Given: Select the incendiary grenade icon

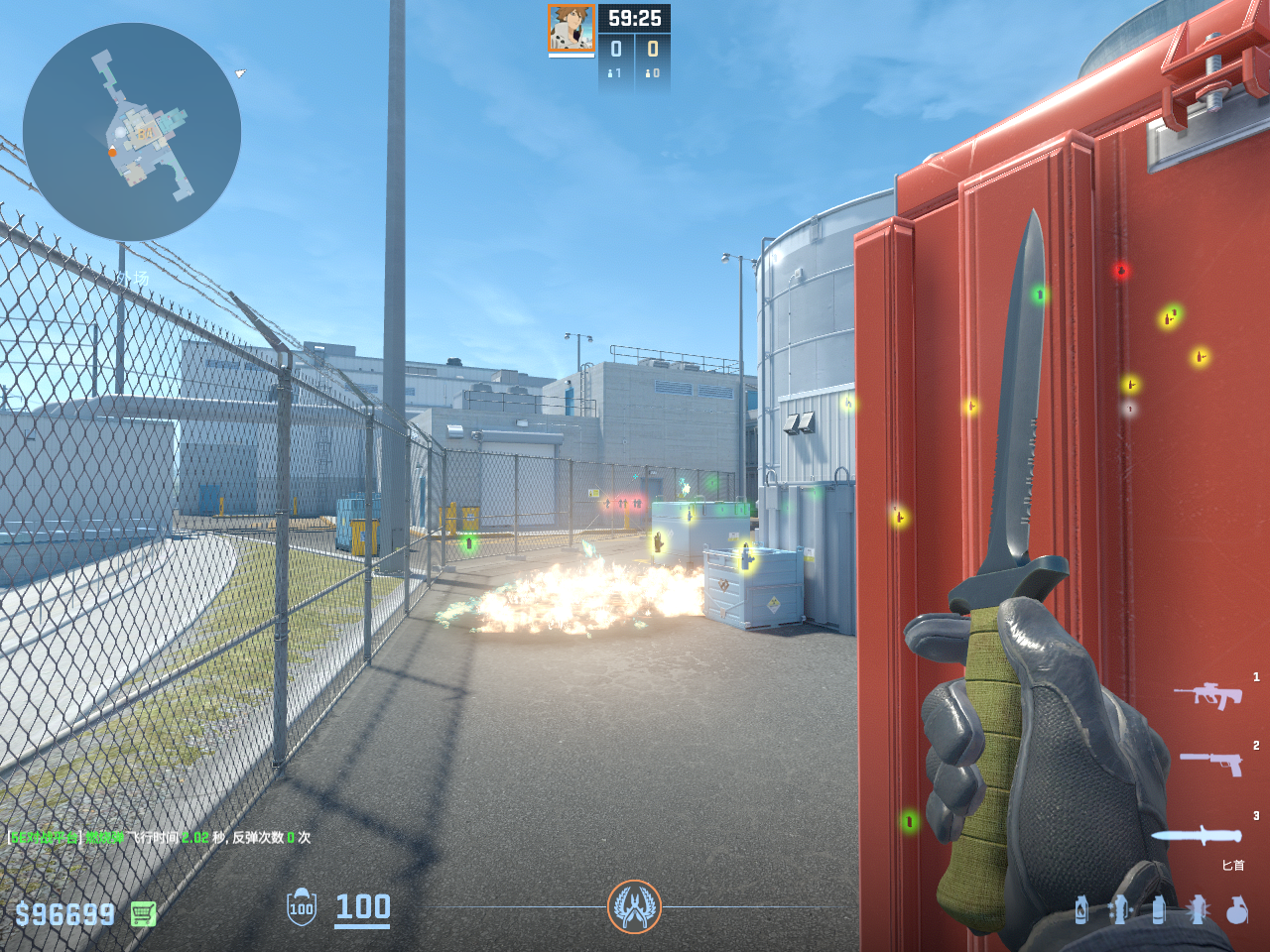Looking at the screenshot, I should tap(1081, 909).
